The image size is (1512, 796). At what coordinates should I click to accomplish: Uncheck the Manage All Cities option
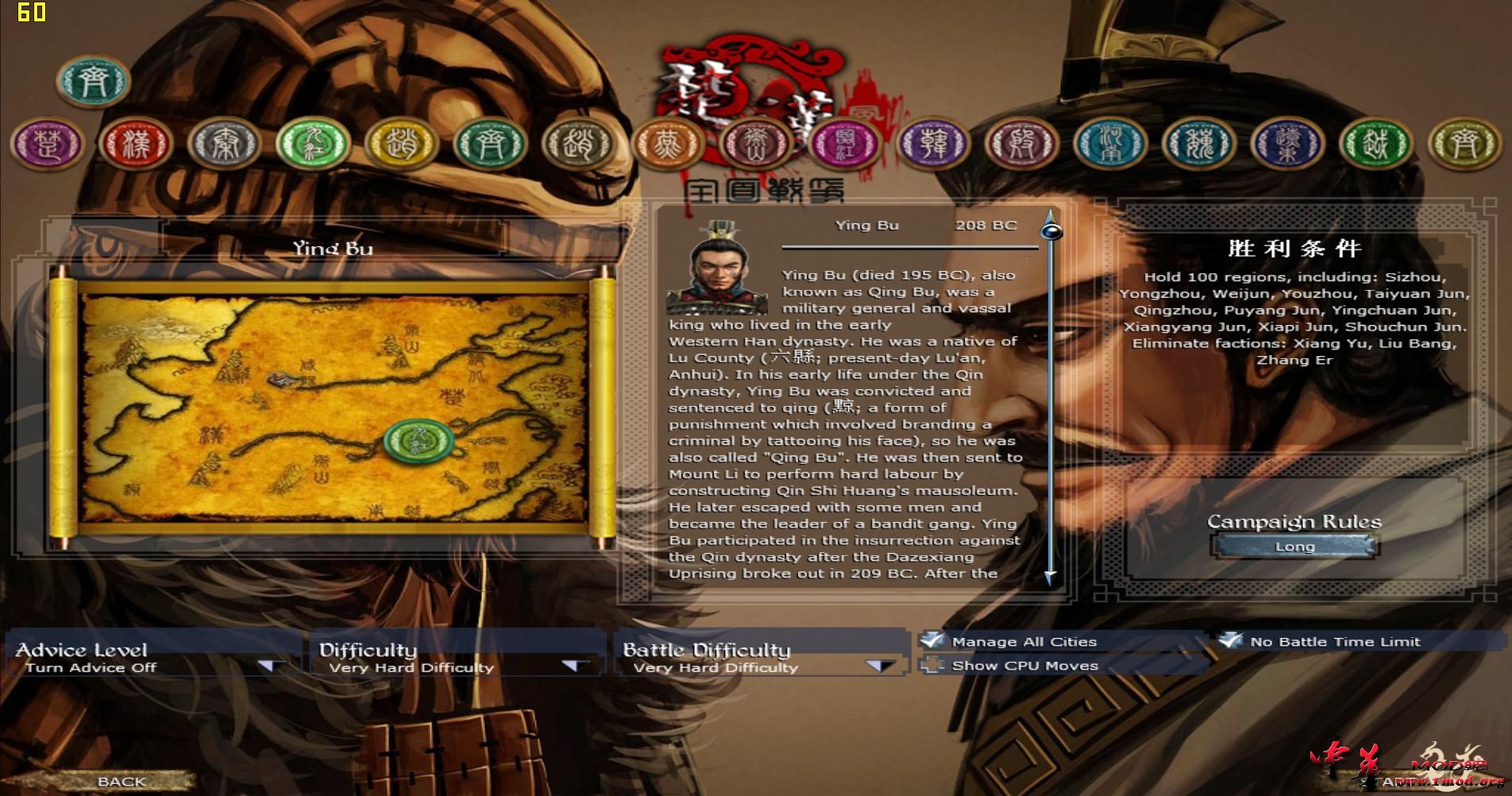click(931, 640)
